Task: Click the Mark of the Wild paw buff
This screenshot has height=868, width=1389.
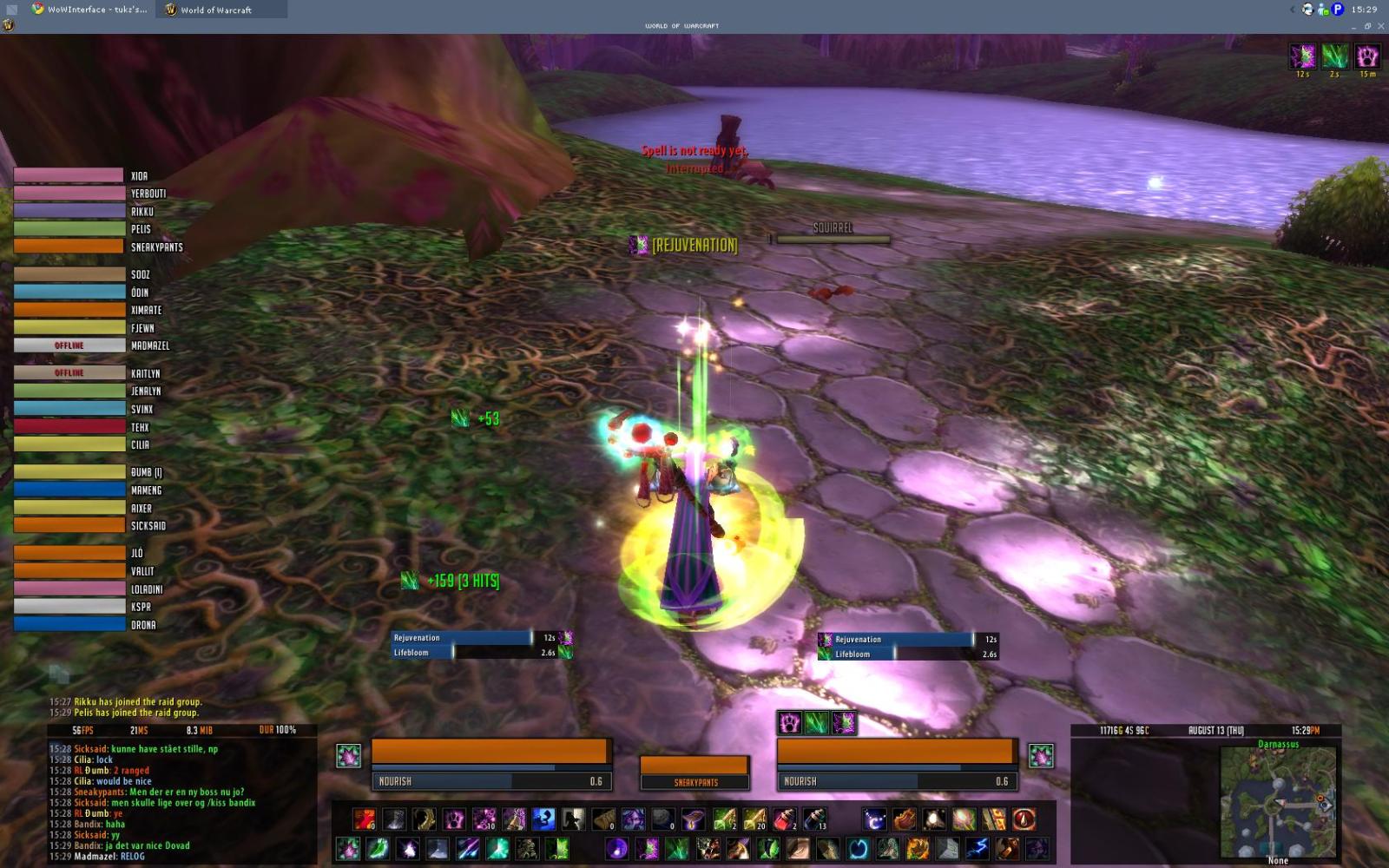Action: click(1367, 56)
